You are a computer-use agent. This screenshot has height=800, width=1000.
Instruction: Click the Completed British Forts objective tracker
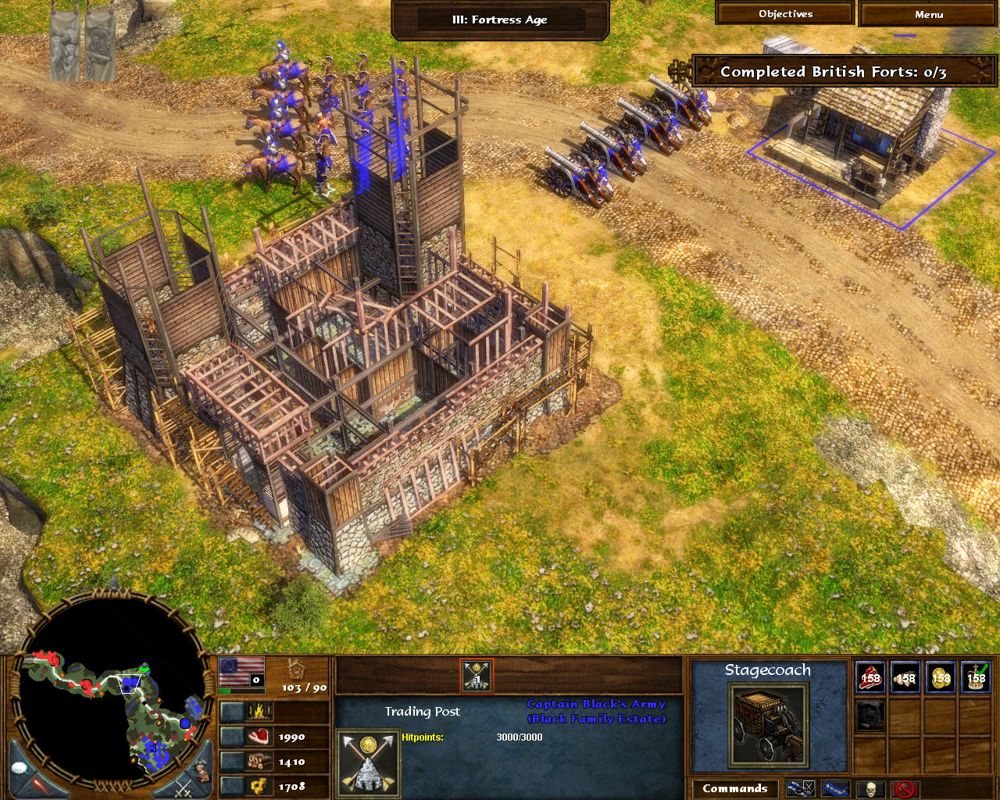point(831,71)
